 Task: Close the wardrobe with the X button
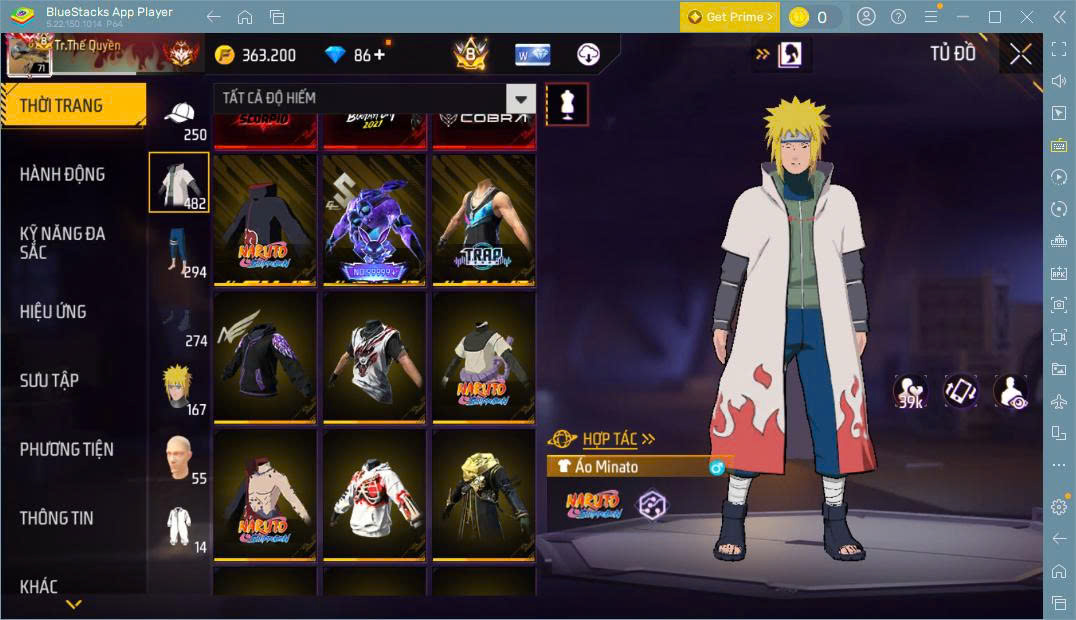pos(1020,54)
